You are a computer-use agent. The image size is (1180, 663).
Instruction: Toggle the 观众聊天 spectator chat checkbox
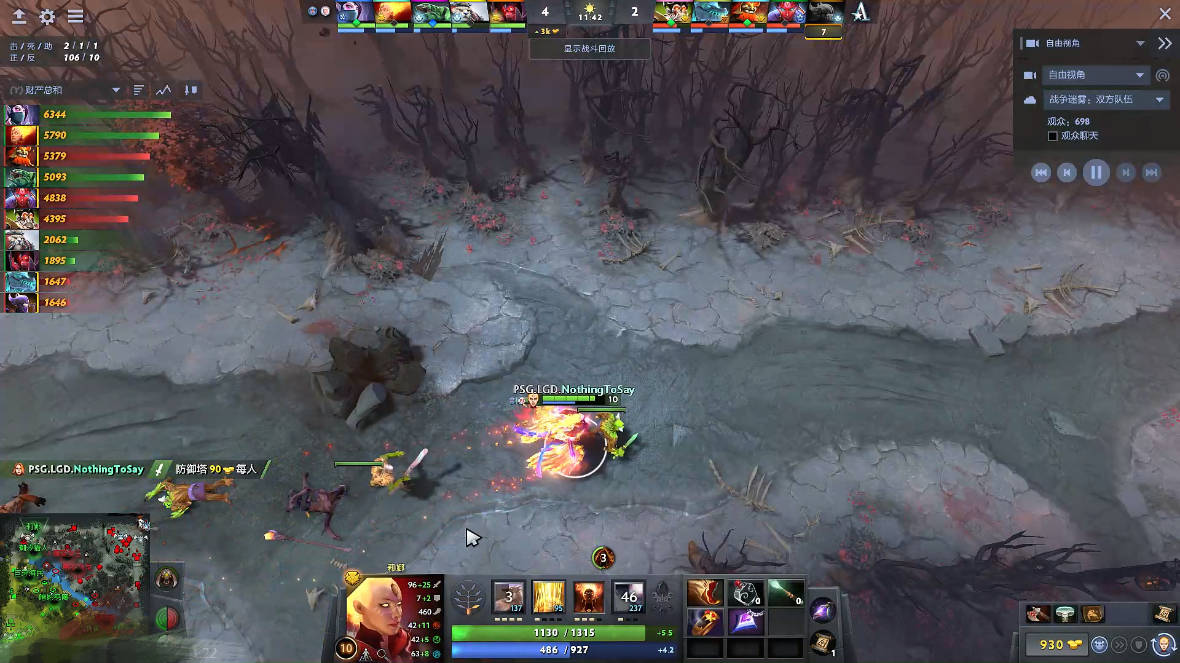pyautogui.click(x=1053, y=135)
